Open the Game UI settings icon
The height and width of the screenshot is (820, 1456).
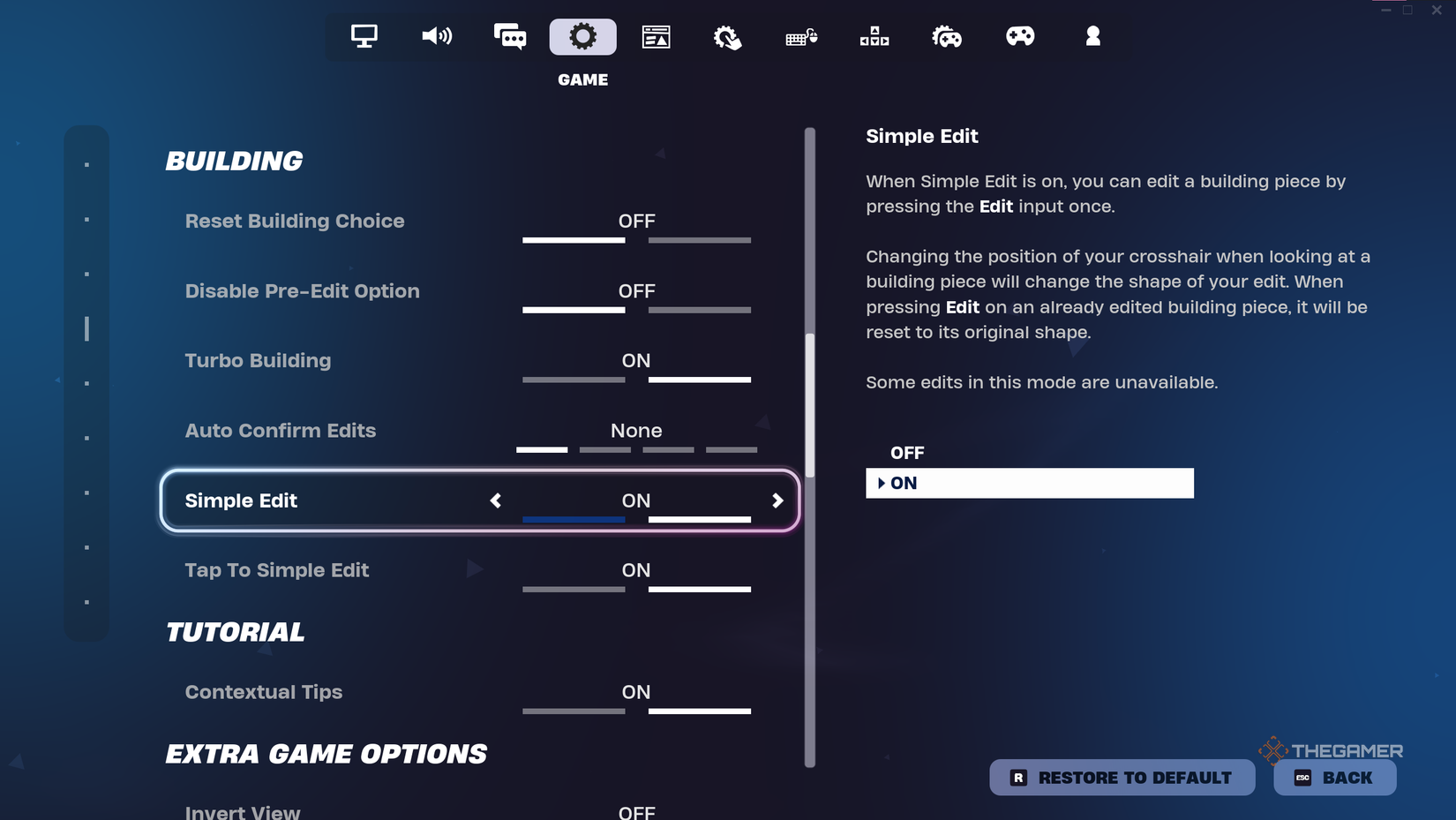(x=657, y=36)
